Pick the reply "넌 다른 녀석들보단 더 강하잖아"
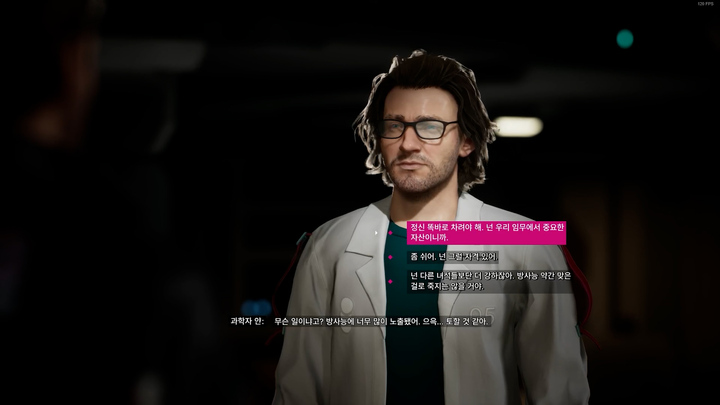Image resolution: width=720 pixels, height=405 pixels. click(489, 280)
